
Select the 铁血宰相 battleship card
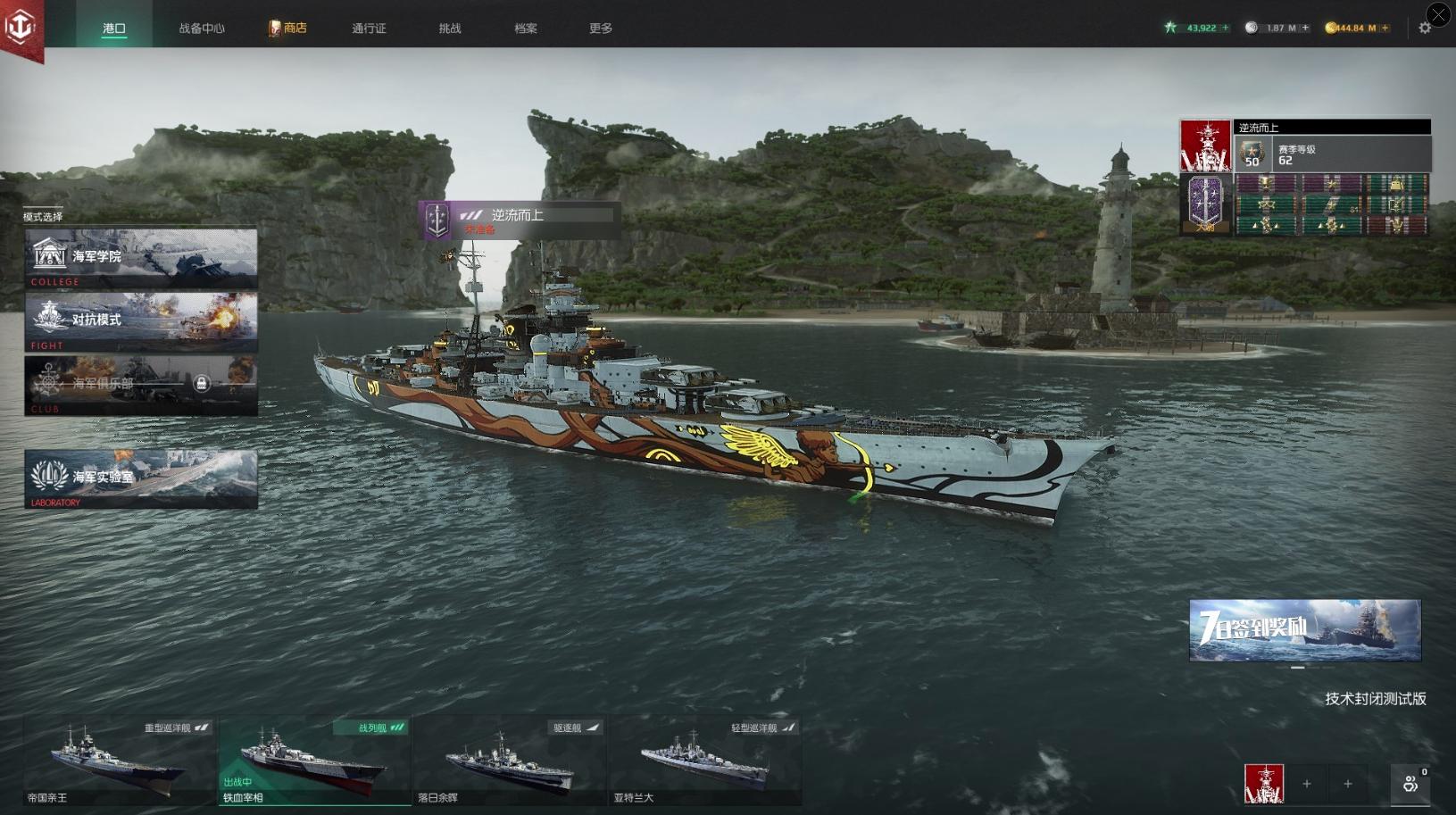[314, 761]
